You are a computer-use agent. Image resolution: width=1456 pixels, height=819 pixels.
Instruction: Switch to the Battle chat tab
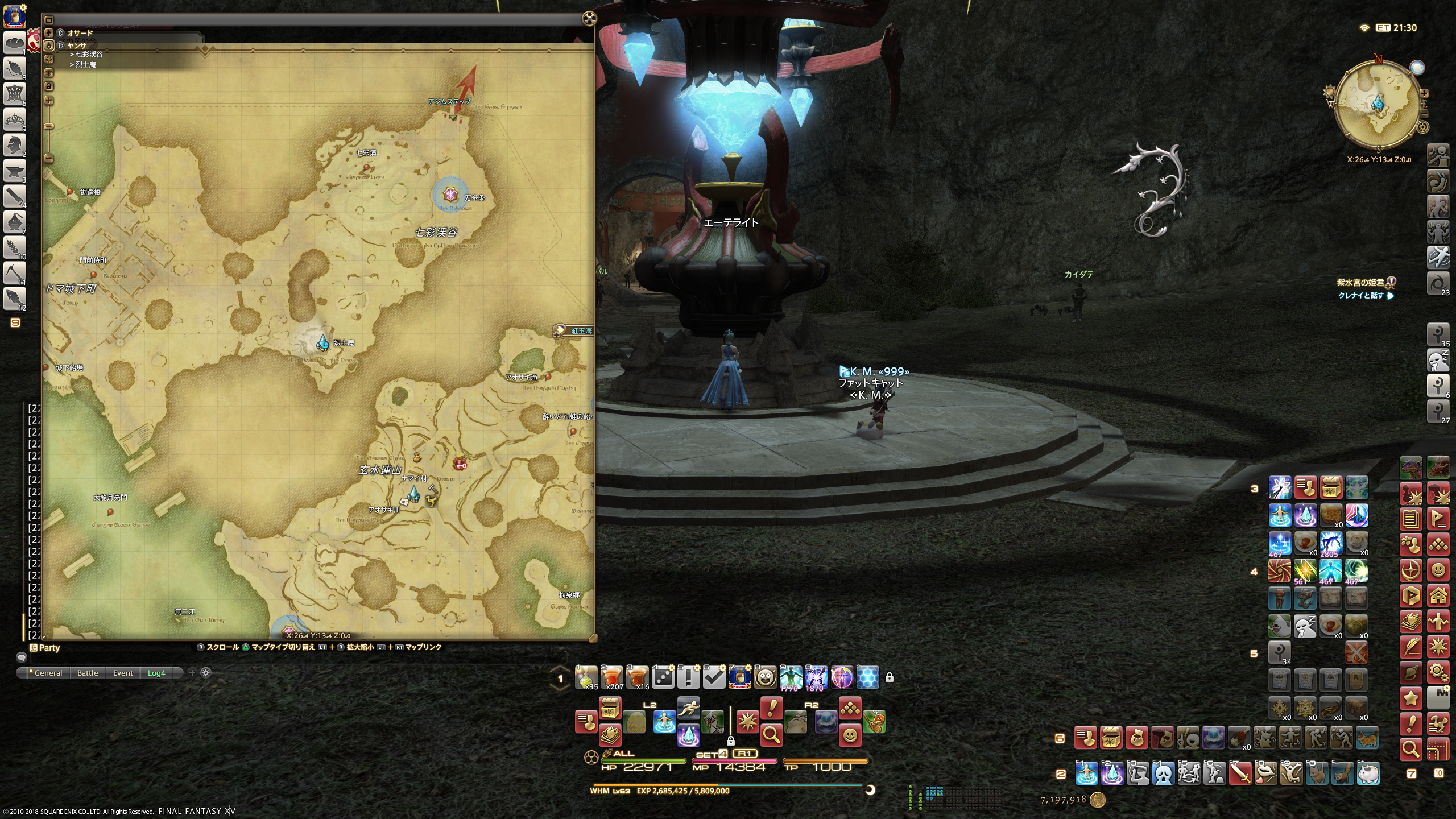pyautogui.click(x=88, y=673)
